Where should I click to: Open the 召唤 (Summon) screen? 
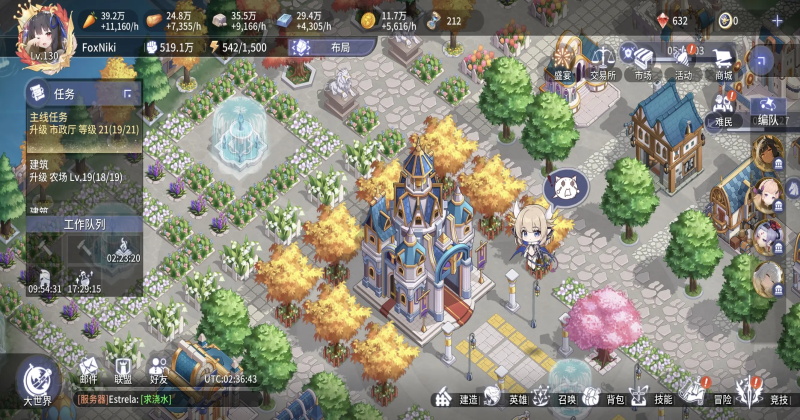(556, 397)
